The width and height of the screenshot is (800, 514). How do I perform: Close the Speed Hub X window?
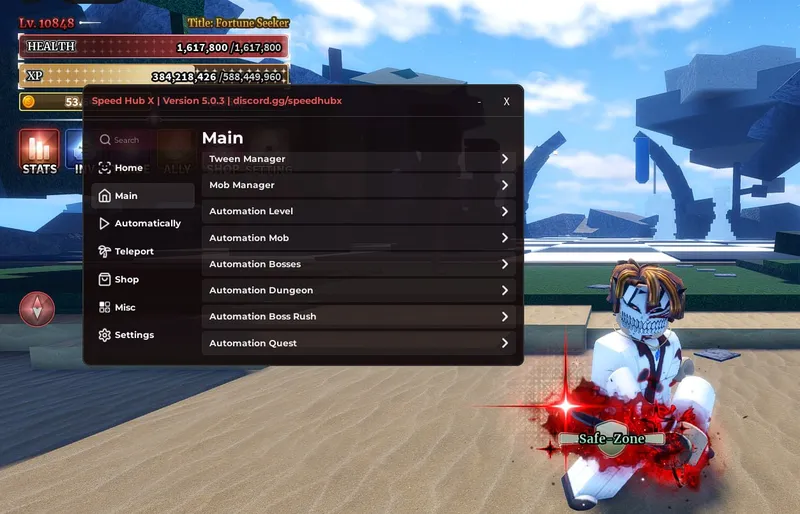click(x=507, y=101)
